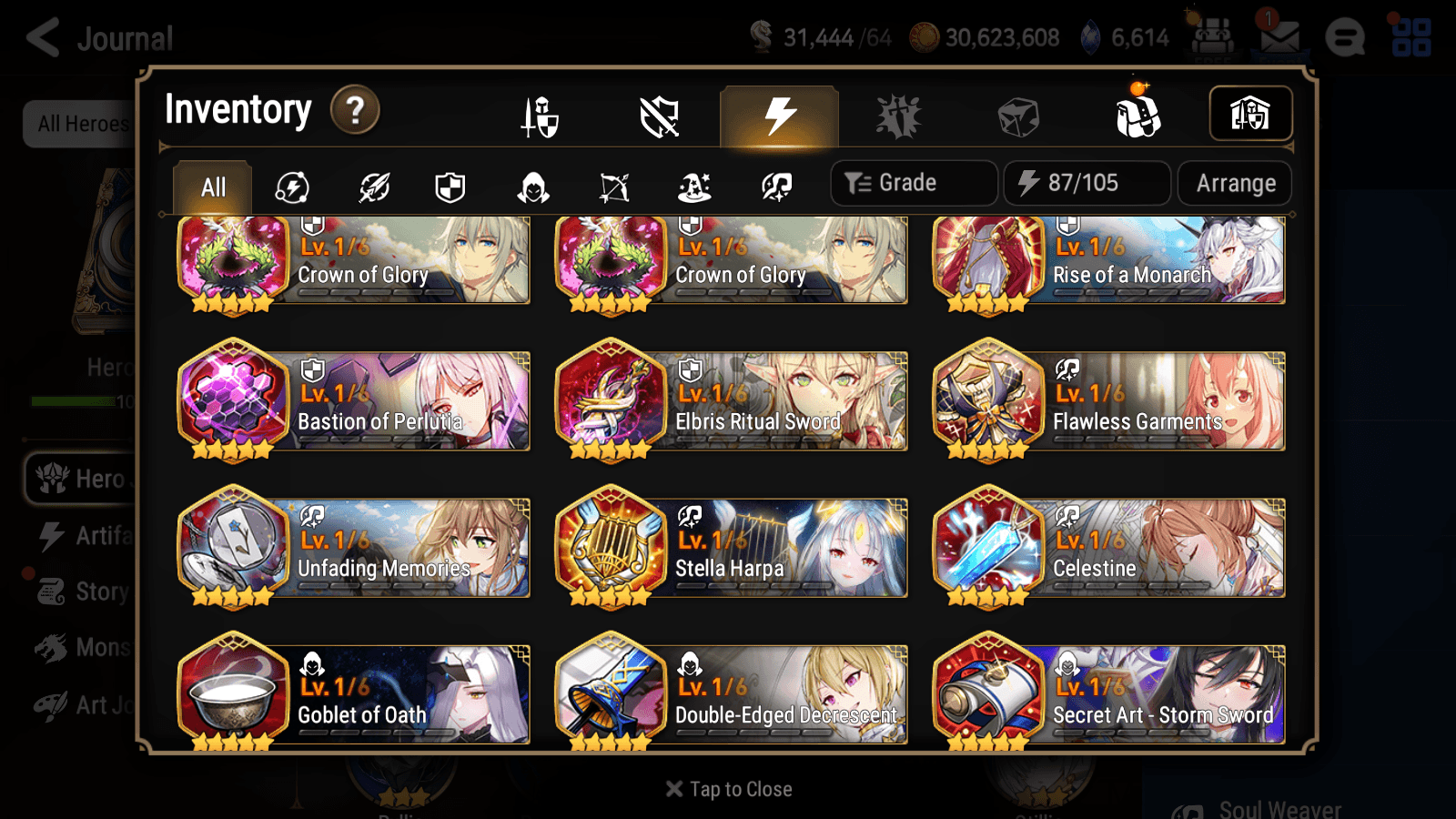Open the Catalysts dice tab

[x=1016, y=116]
